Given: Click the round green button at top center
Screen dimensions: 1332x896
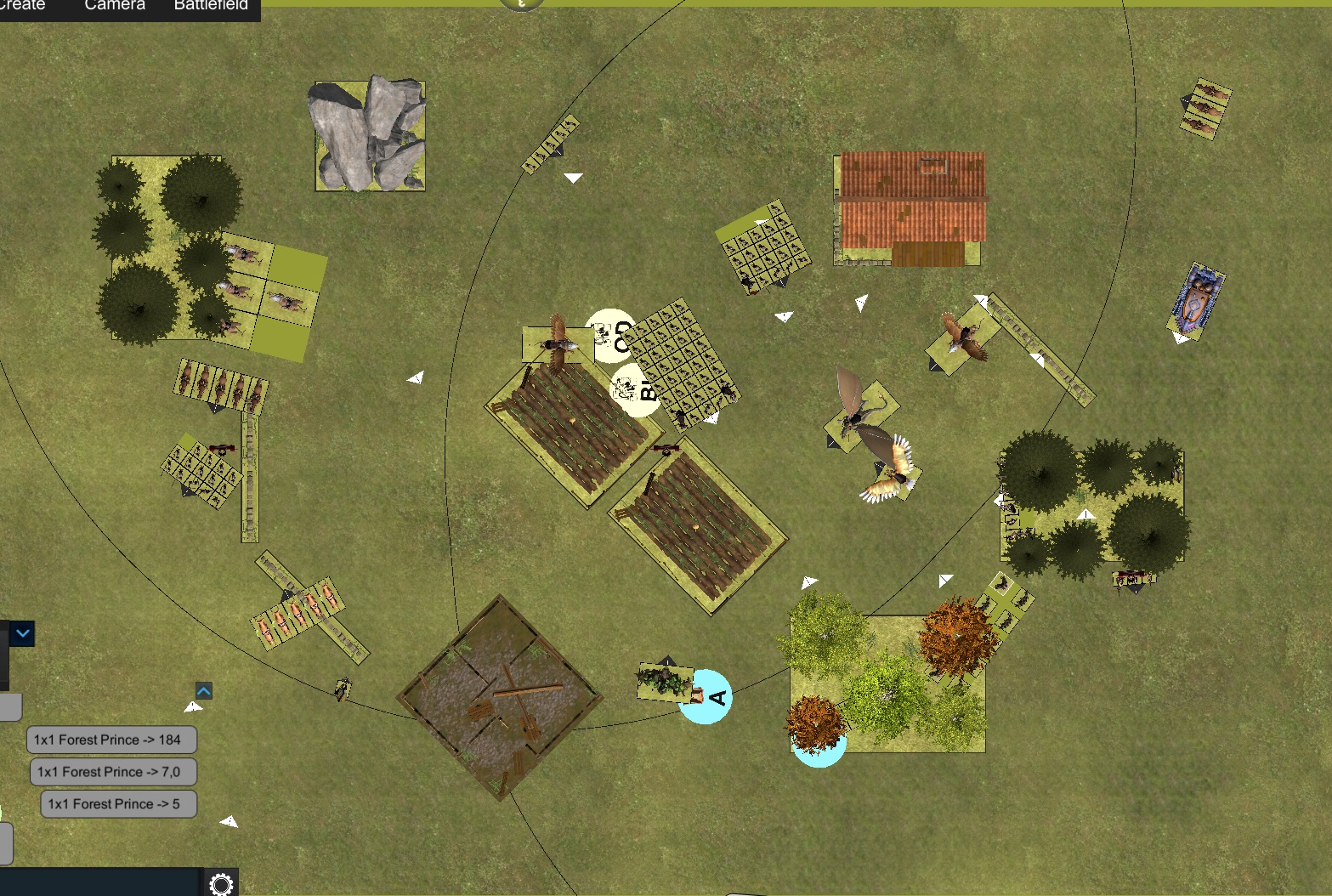Looking at the screenshot, I should pos(521,4).
